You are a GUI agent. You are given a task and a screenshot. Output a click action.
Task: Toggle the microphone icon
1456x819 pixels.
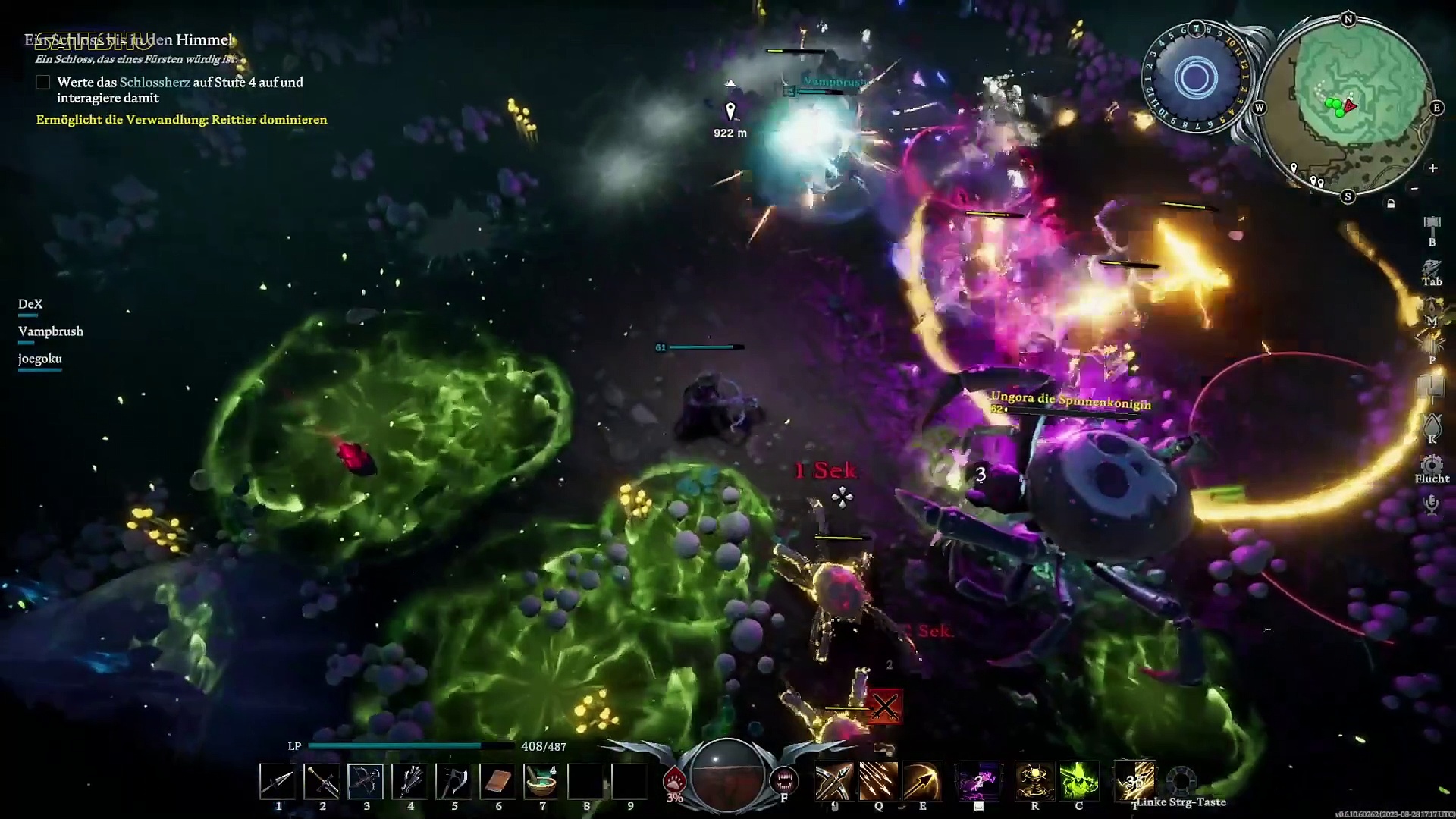coord(1432,504)
